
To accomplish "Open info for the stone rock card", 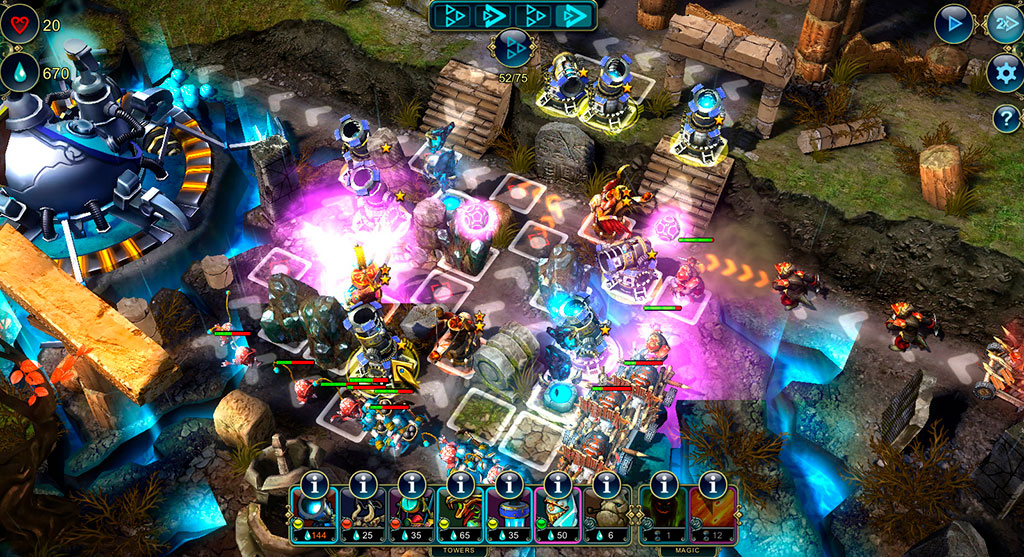I will point(607,484).
